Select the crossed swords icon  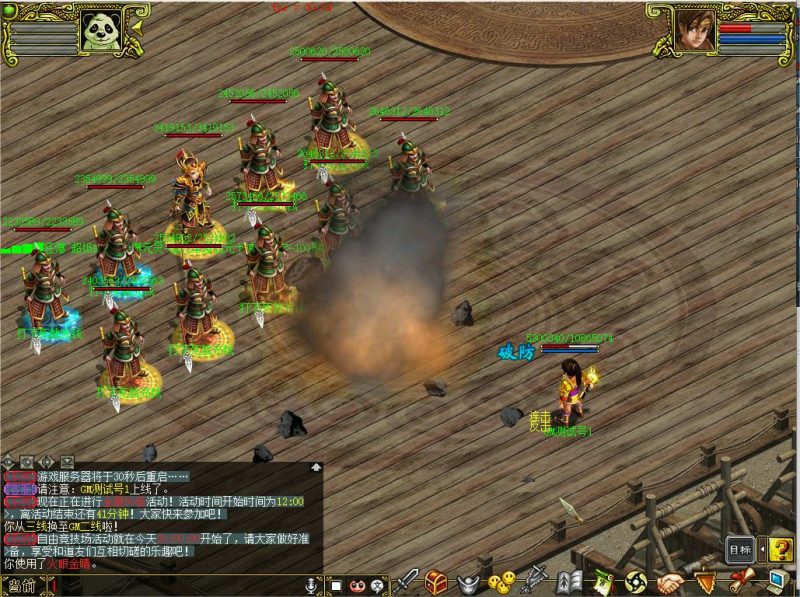(536, 580)
